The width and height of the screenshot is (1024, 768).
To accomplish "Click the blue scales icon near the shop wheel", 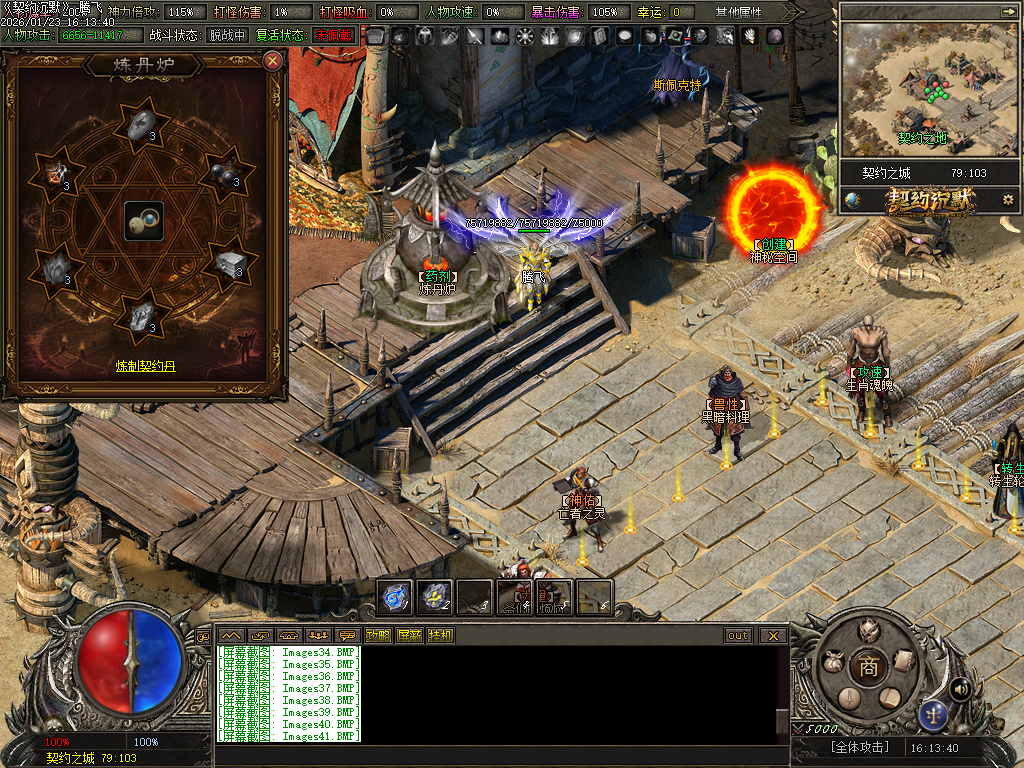I will click(934, 713).
